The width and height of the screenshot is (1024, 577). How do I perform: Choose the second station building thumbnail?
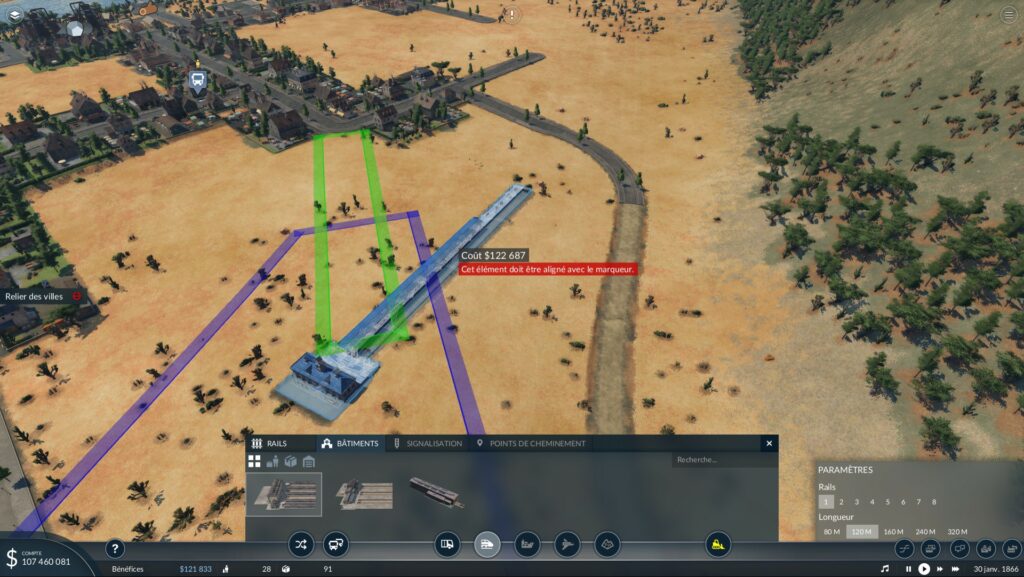tap(361, 493)
